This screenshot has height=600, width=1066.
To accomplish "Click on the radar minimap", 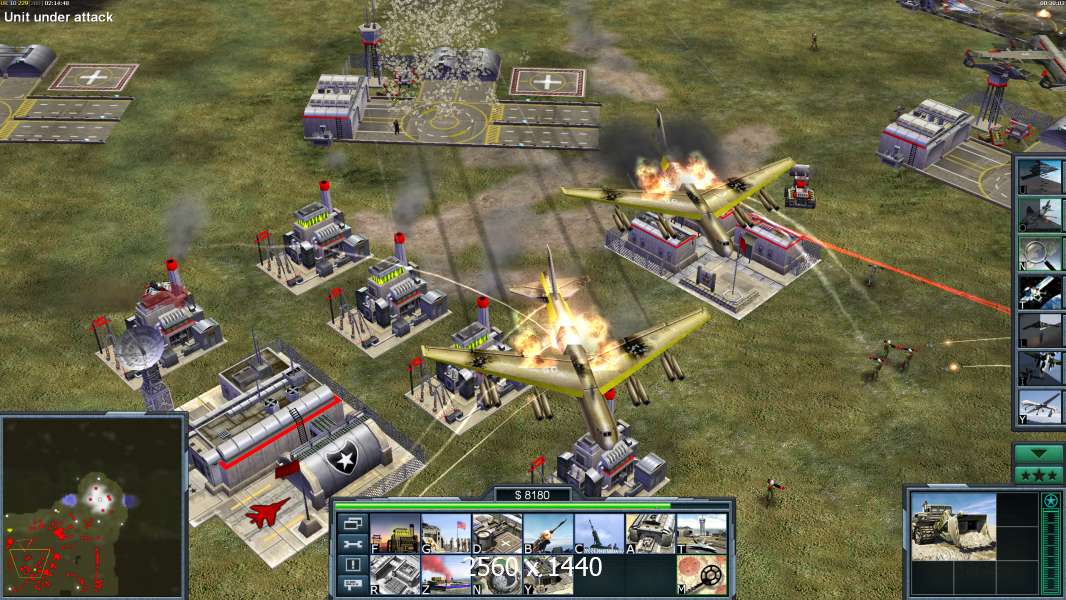I will (93, 505).
